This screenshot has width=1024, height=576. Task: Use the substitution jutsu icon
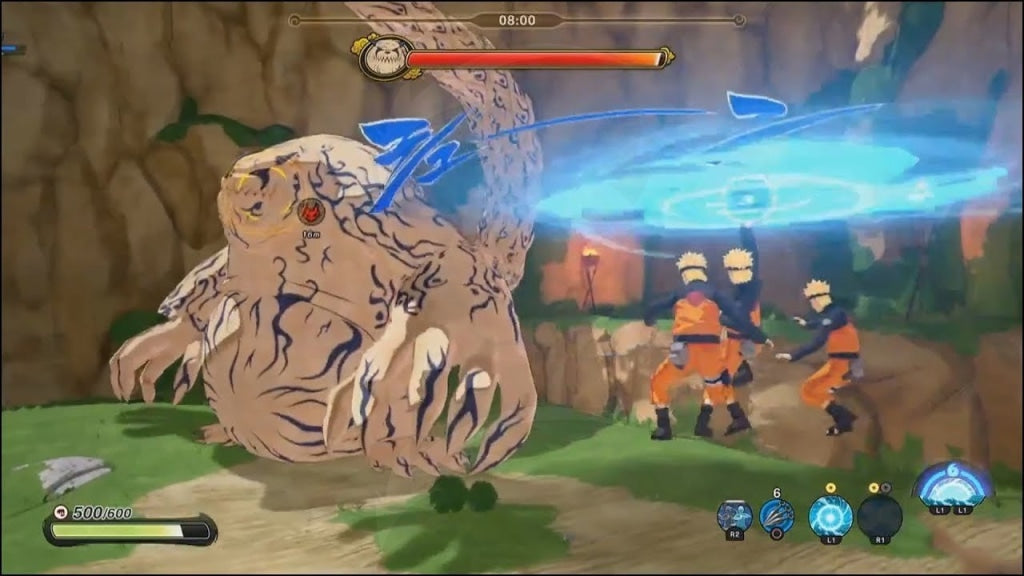[x=734, y=516]
